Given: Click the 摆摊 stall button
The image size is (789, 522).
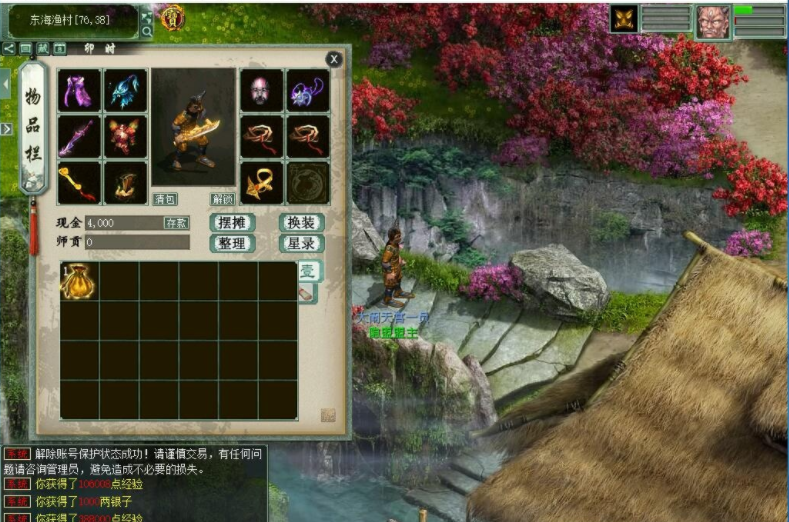Looking at the screenshot, I should [233, 223].
